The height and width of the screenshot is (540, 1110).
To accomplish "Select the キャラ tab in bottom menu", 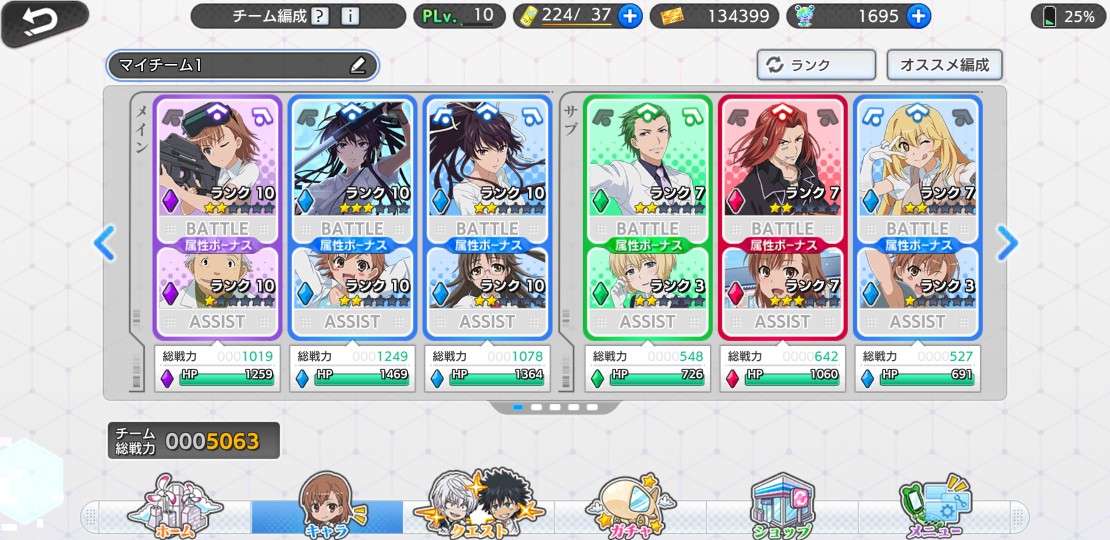I will click(327, 510).
